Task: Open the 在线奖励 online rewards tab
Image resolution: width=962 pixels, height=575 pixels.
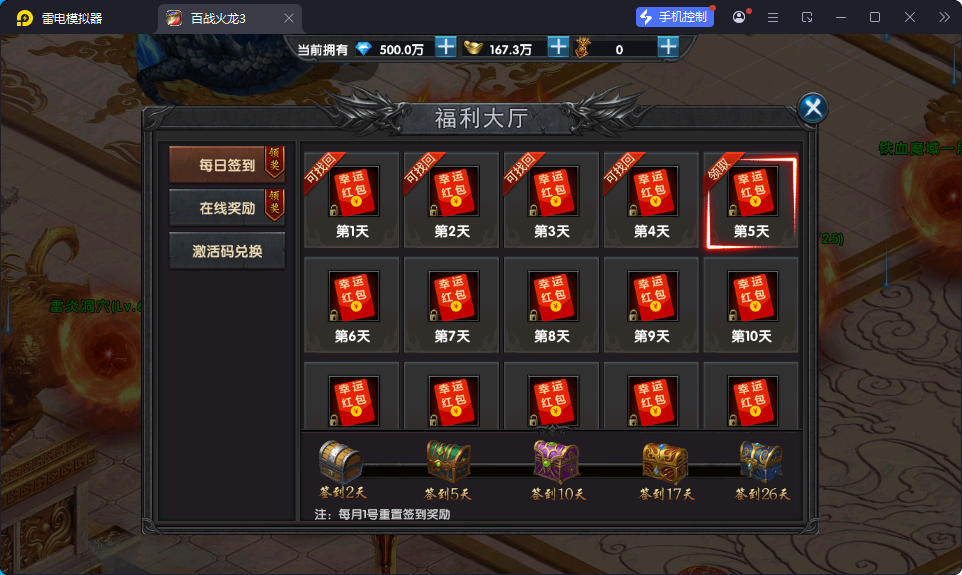Action: tap(227, 208)
